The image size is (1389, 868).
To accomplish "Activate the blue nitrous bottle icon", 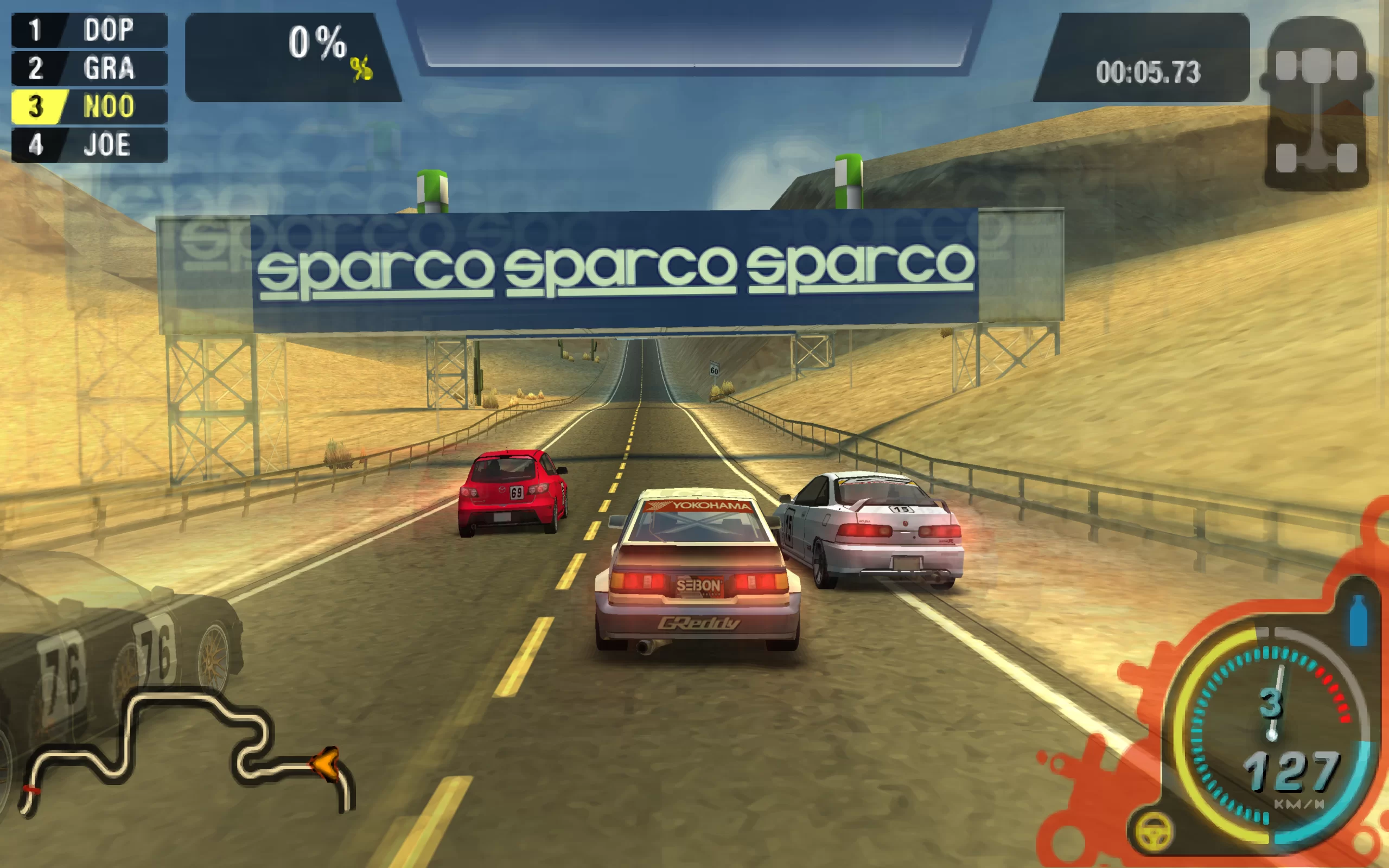I will (x=1358, y=621).
